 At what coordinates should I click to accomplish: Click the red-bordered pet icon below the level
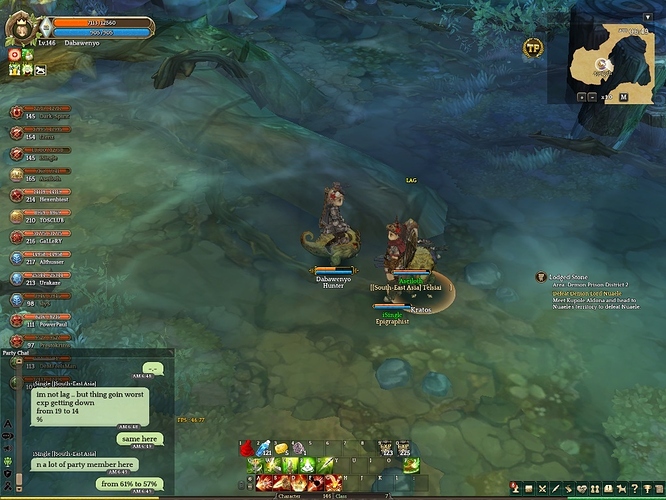point(14,54)
